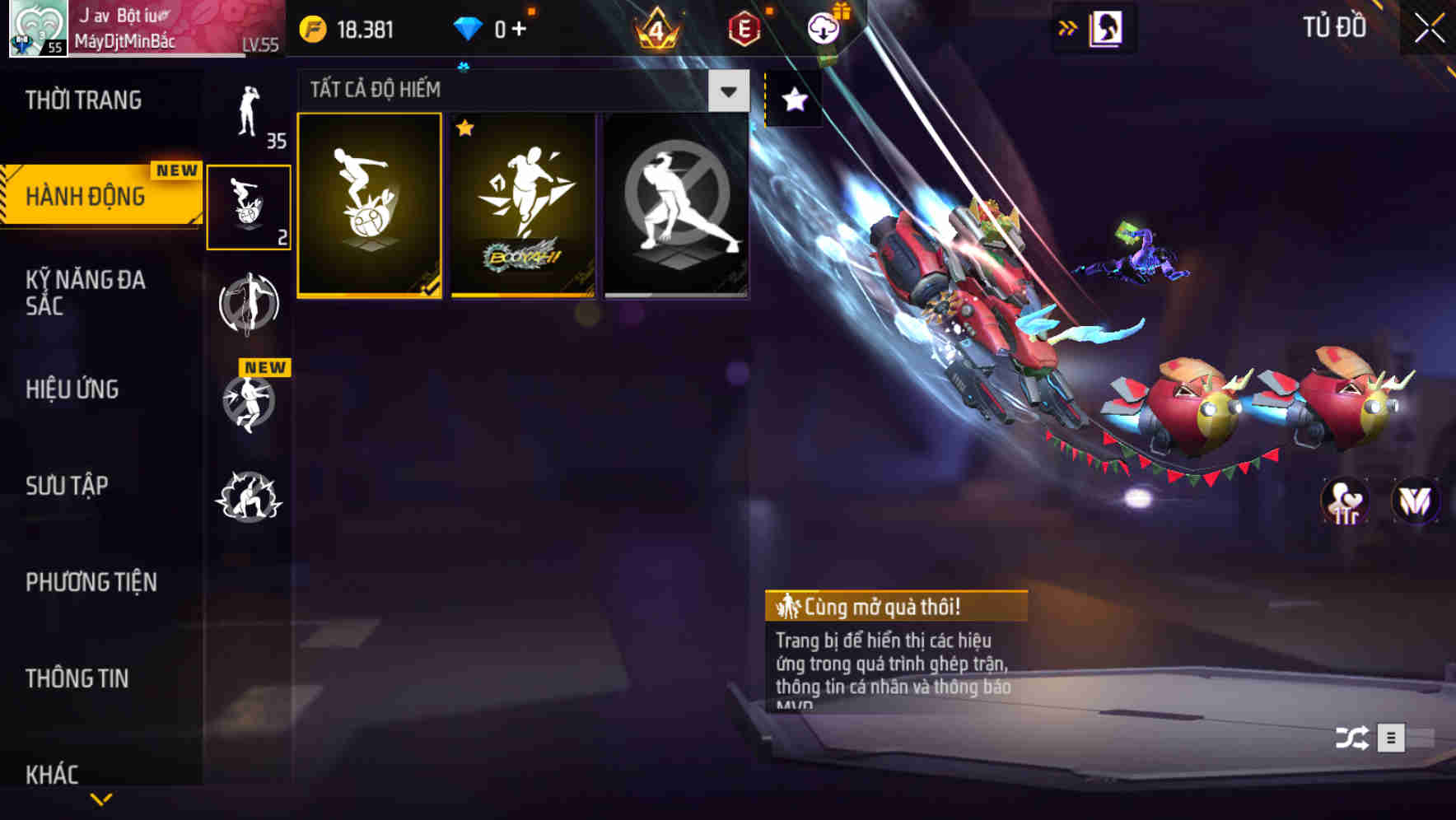Click the diamond top-up icon

tap(468, 27)
